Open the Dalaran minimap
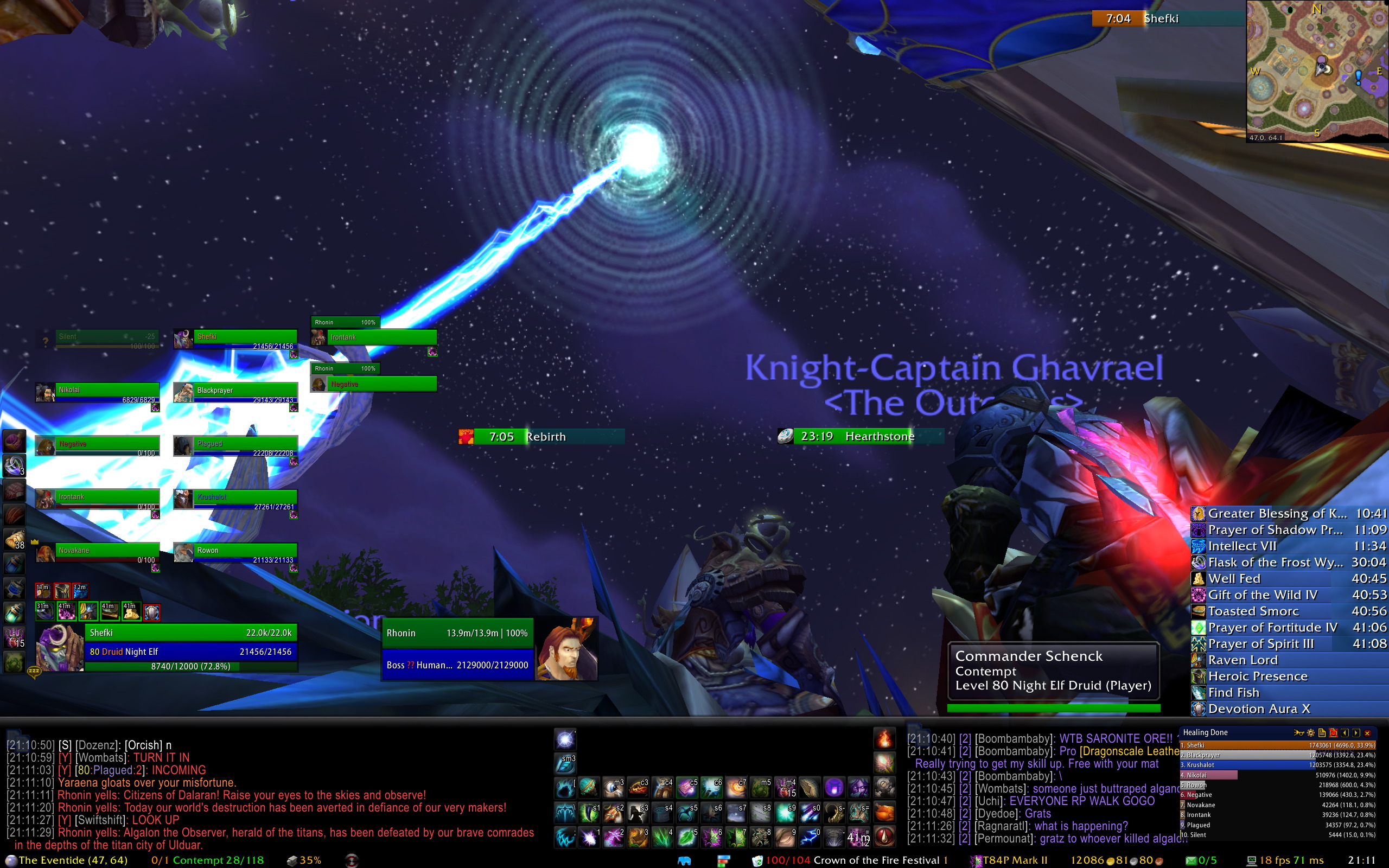The height and width of the screenshot is (868, 1389). (x=1317, y=69)
